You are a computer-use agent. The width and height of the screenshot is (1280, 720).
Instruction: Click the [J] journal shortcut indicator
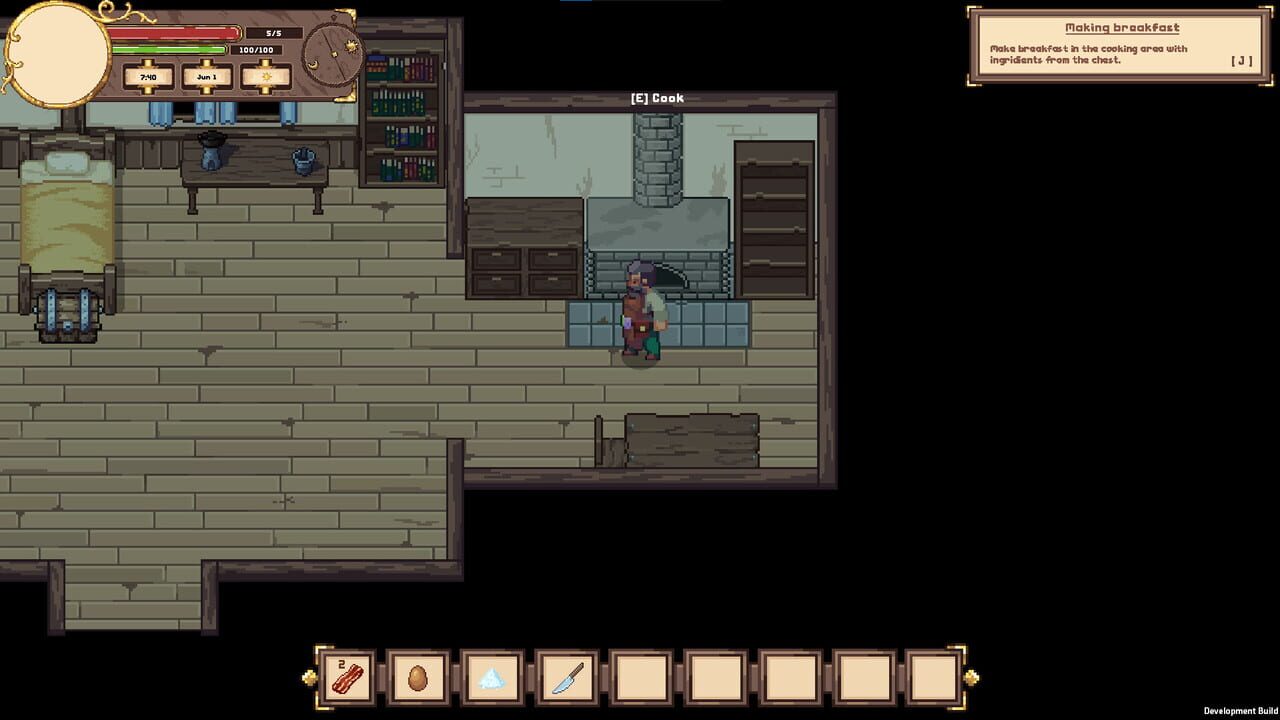[1241, 60]
